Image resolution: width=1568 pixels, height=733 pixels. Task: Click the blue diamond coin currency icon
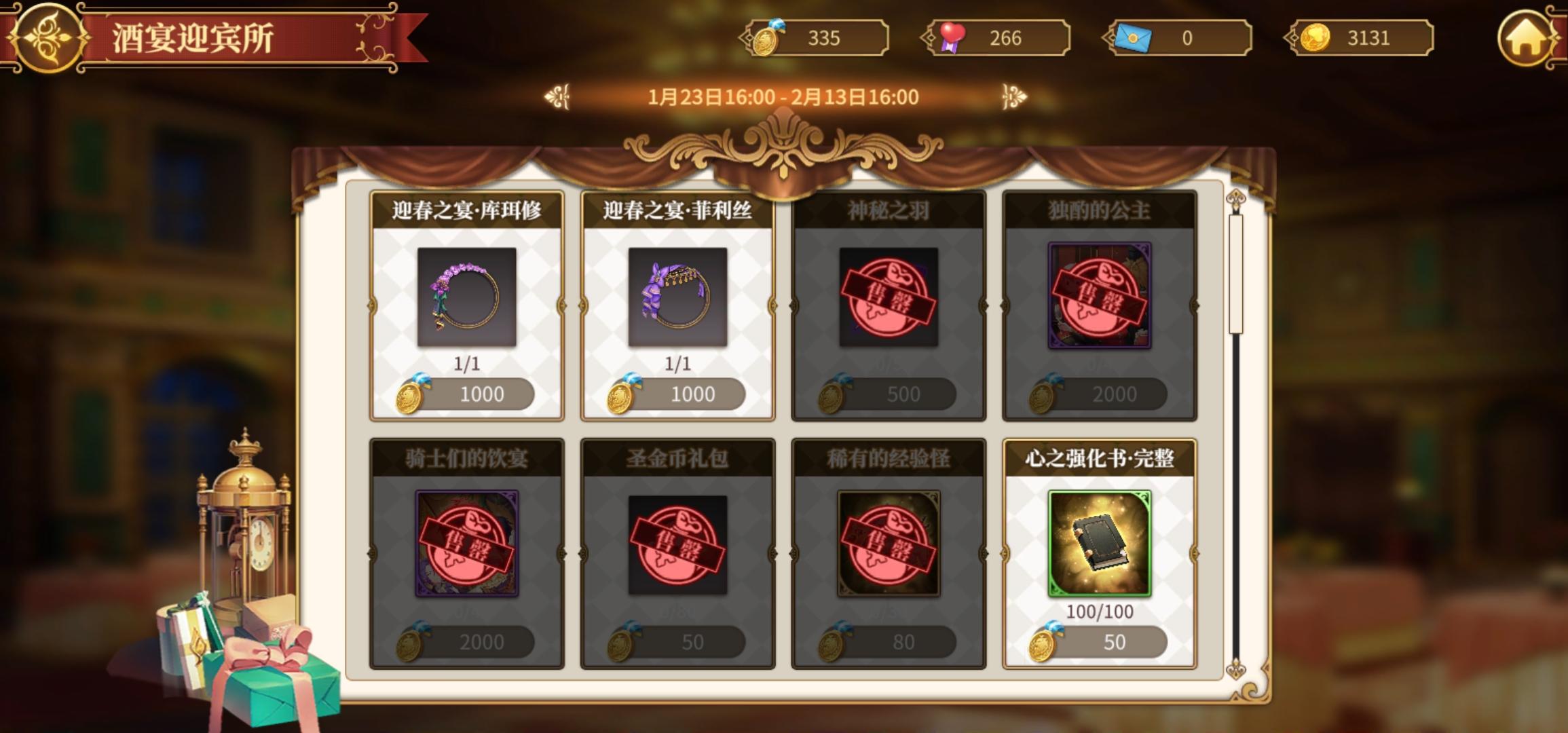coord(770,38)
